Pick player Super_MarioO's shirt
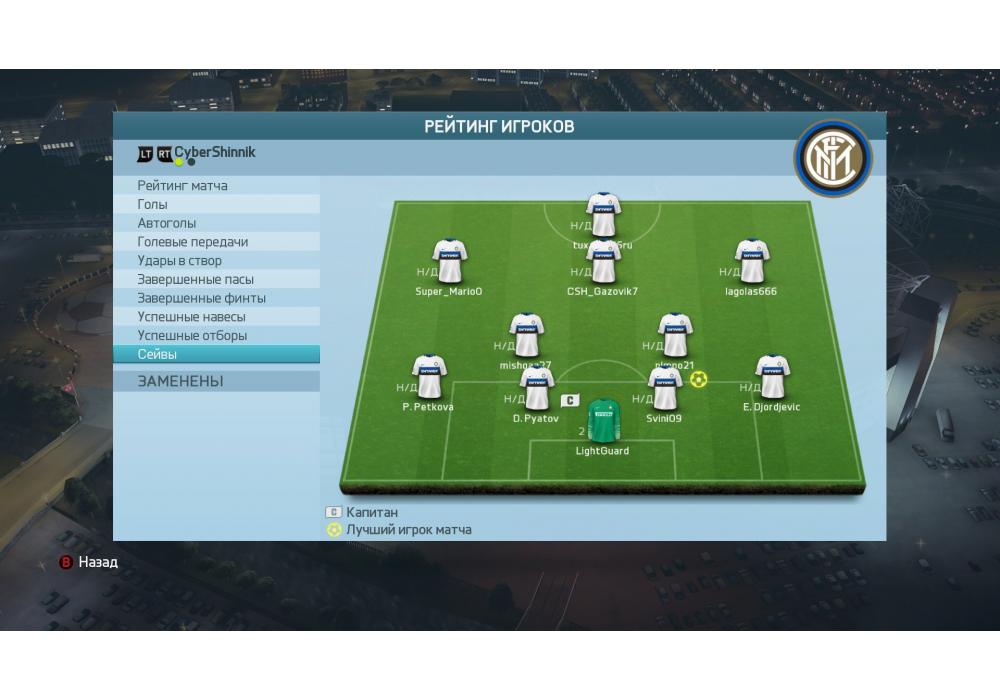This screenshot has height=700, width=1000. pos(449,262)
